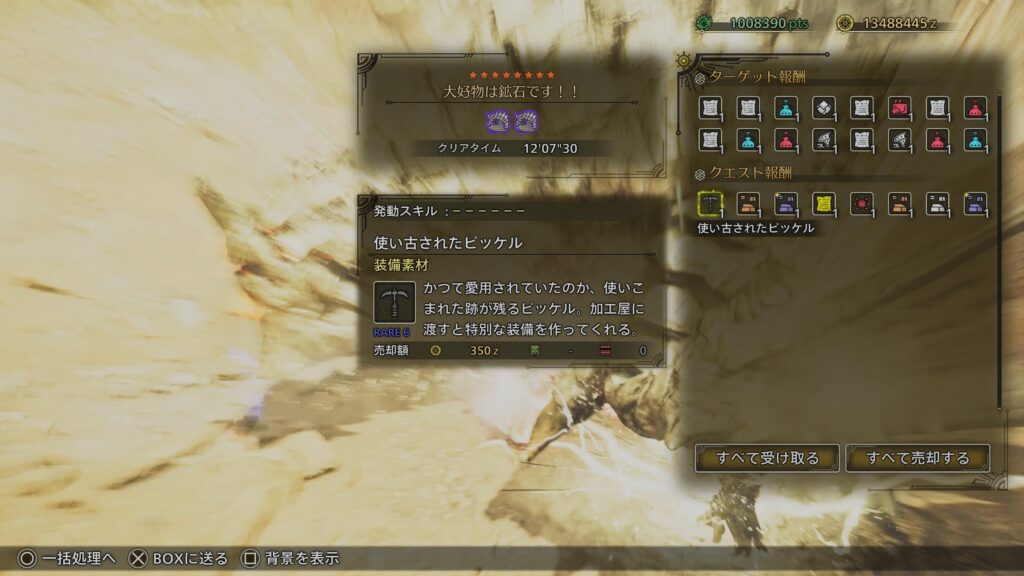Pick the white ingot quest reward
This screenshot has height=576, width=1024.
(x=937, y=204)
